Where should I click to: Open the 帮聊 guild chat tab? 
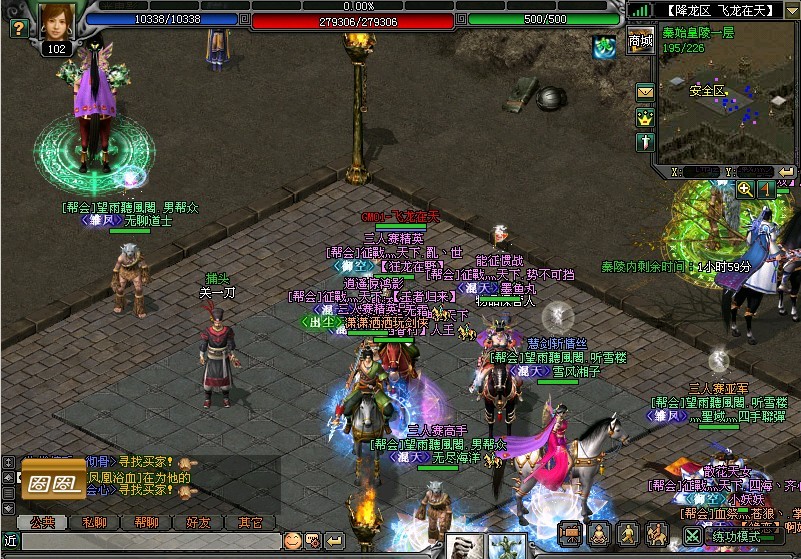tap(146, 522)
